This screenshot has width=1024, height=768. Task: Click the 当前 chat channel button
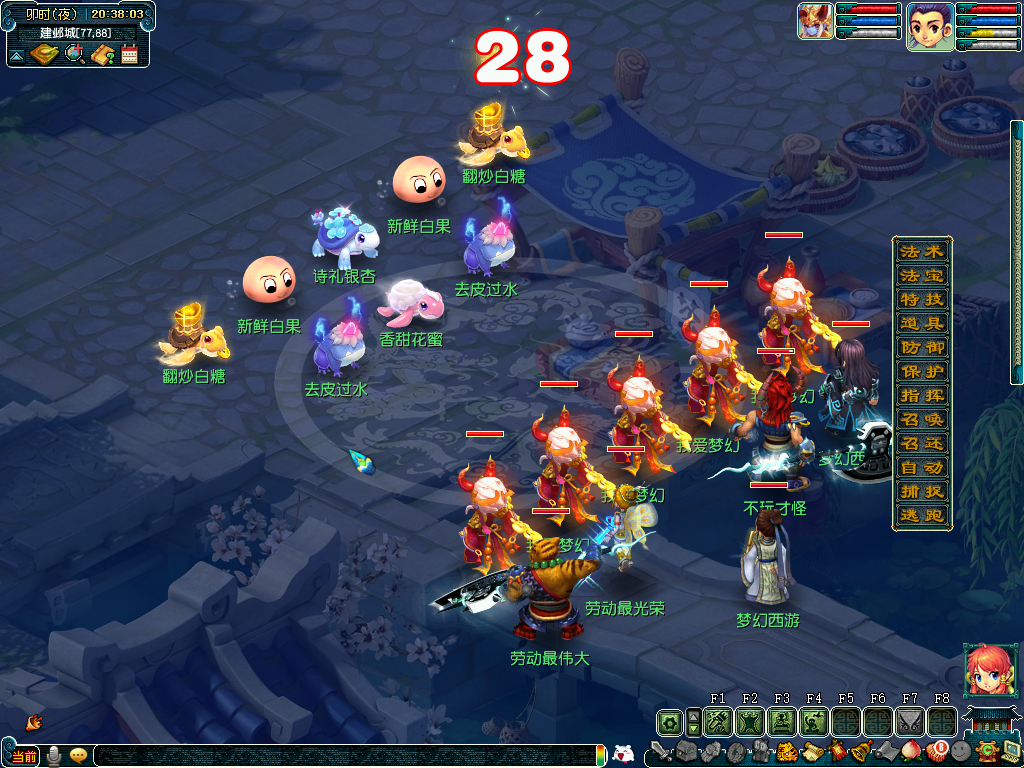tap(24, 755)
